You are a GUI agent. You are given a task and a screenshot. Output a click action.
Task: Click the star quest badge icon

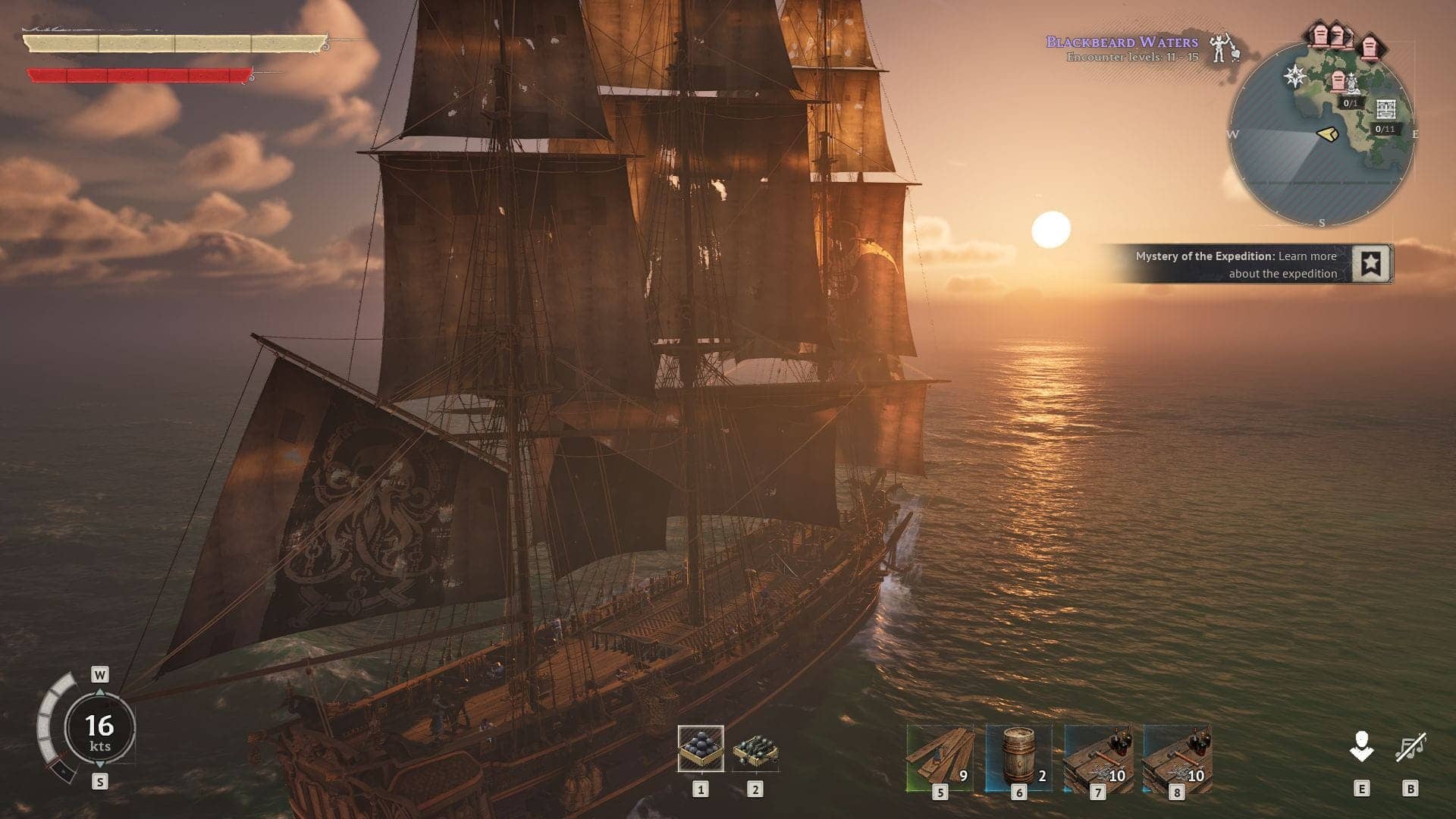[1370, 264]
